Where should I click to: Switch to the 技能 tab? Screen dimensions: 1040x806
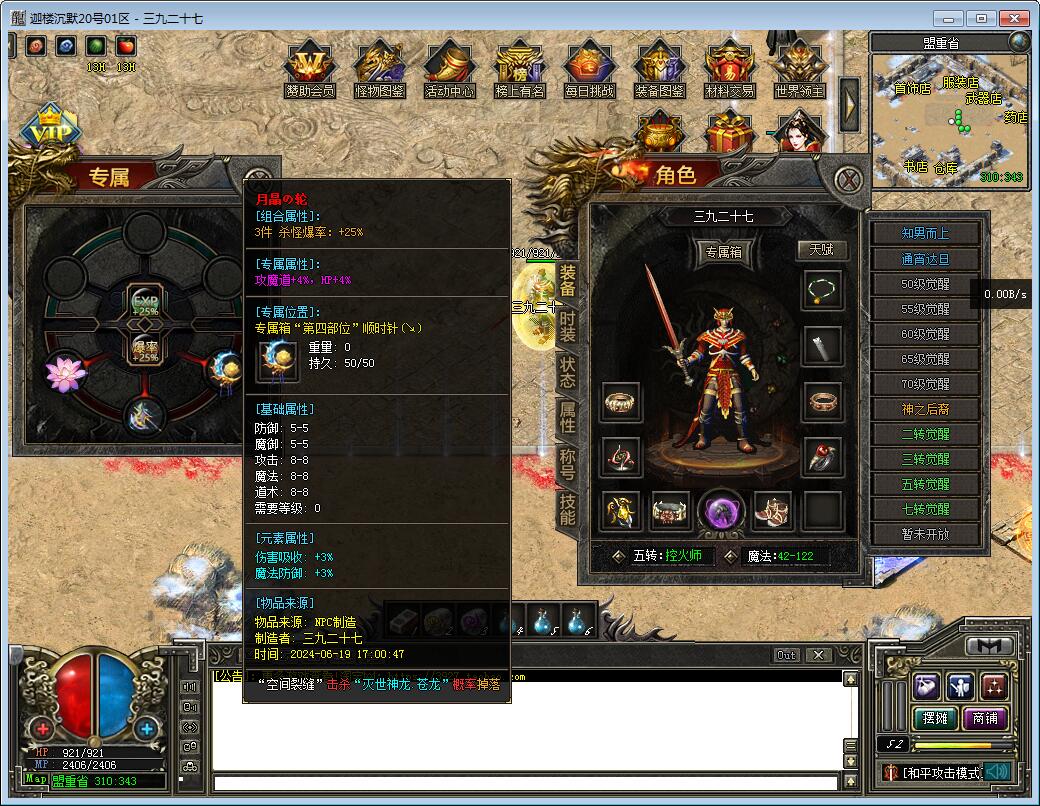click(x=567, y=509)
